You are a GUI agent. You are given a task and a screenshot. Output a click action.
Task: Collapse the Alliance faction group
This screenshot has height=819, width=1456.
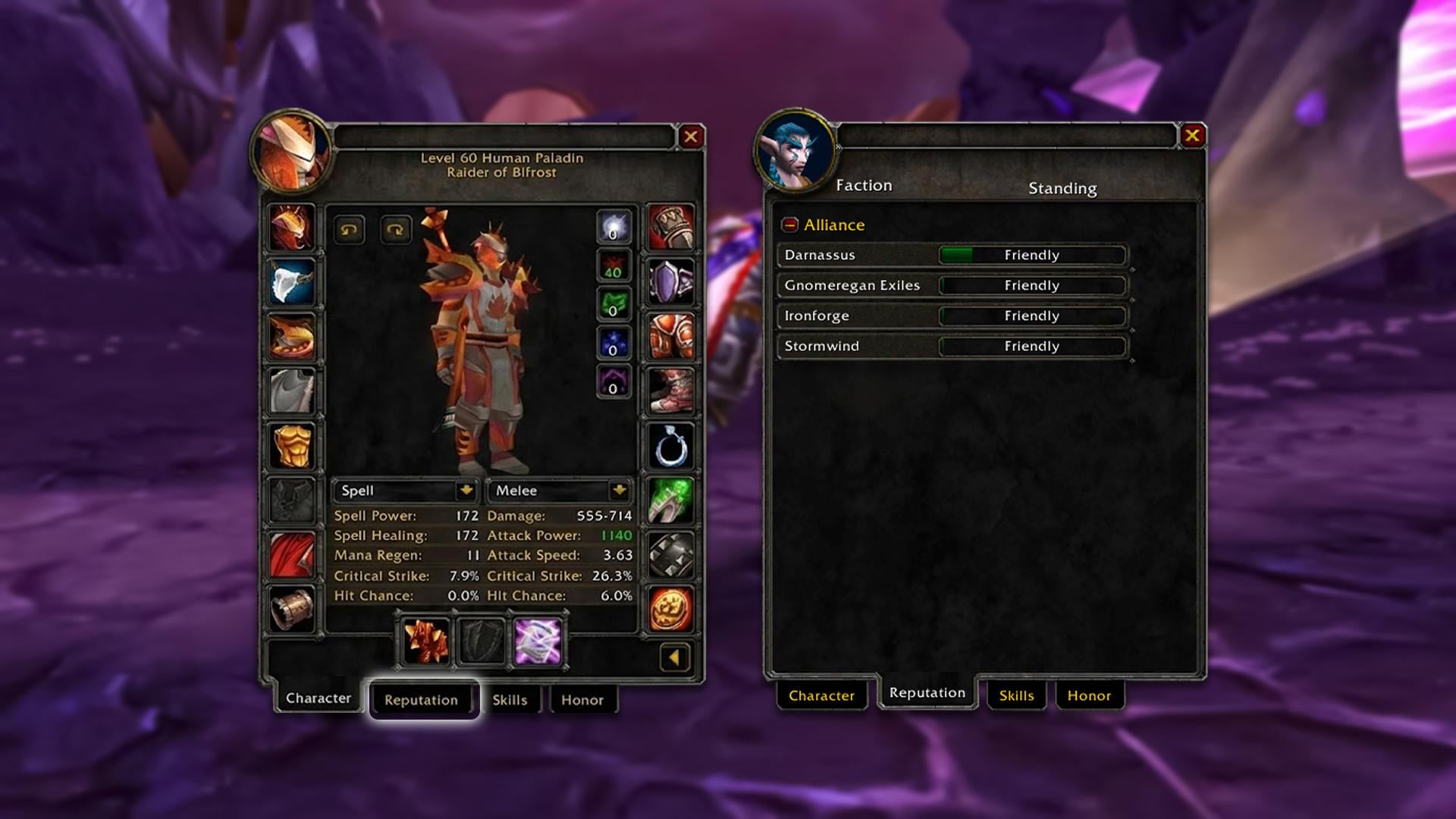point(790,225)
